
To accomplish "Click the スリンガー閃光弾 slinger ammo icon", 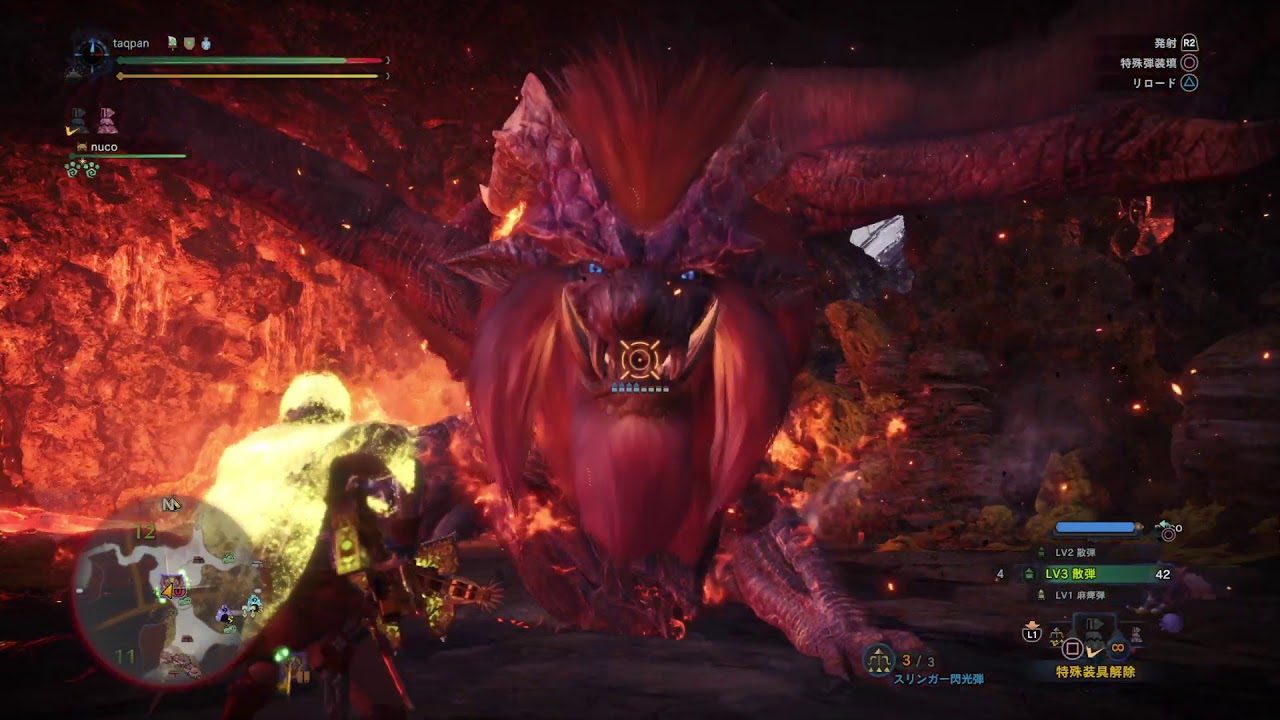I will pyautogui.click(x=879, y=659).
